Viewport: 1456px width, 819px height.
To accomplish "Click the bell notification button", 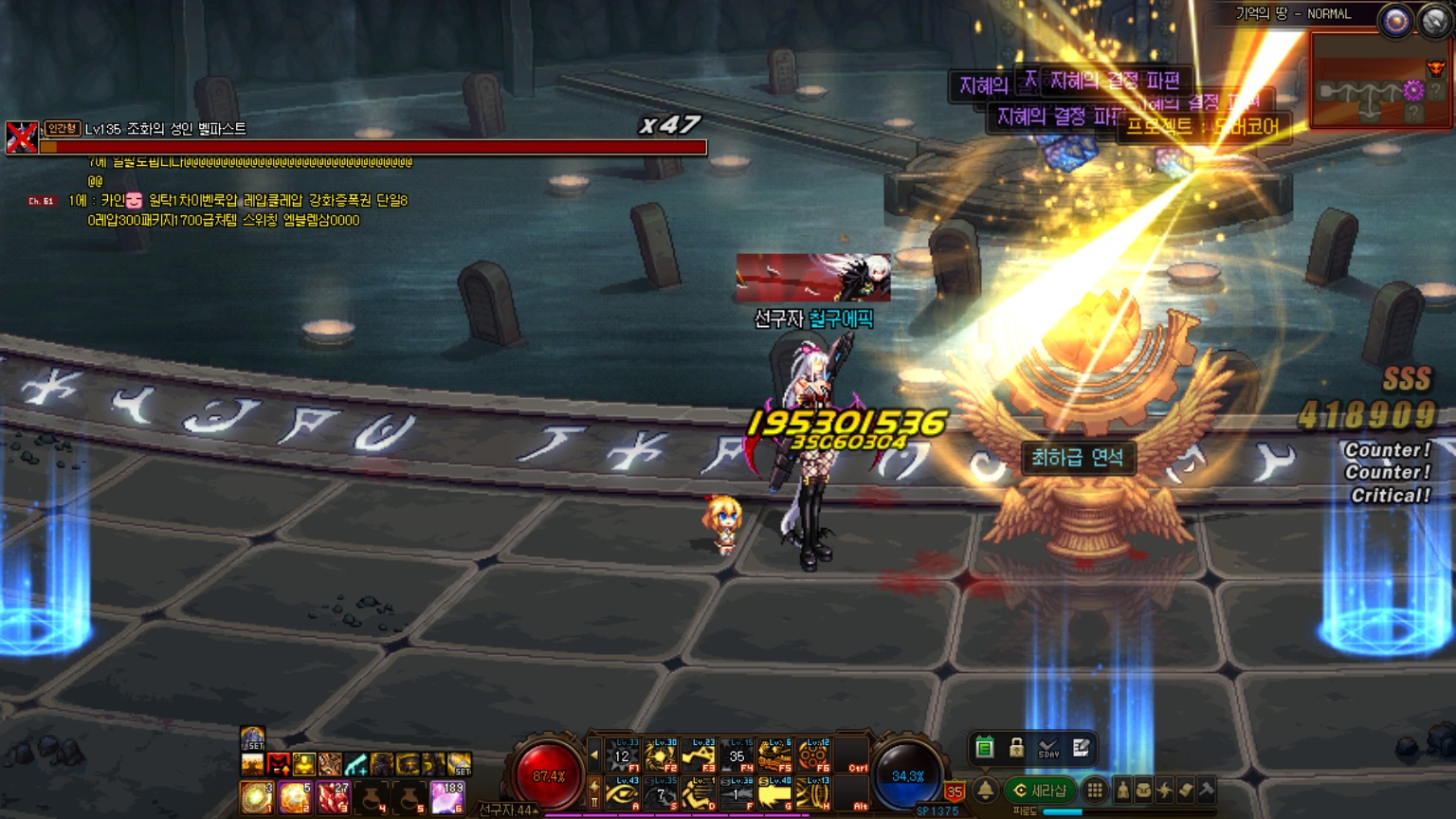I will tap(986, 790).
